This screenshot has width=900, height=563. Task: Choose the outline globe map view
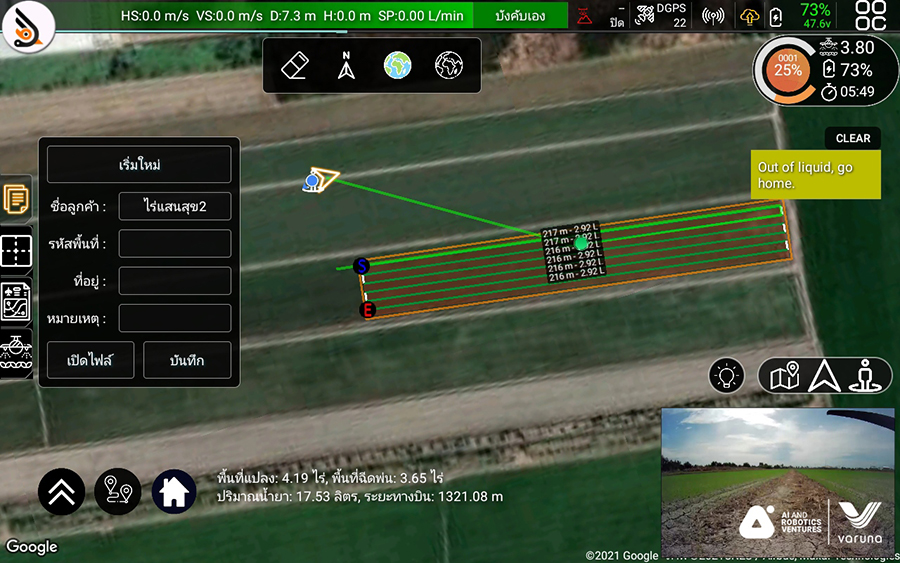pyautogui.click(x=450, y=66)
